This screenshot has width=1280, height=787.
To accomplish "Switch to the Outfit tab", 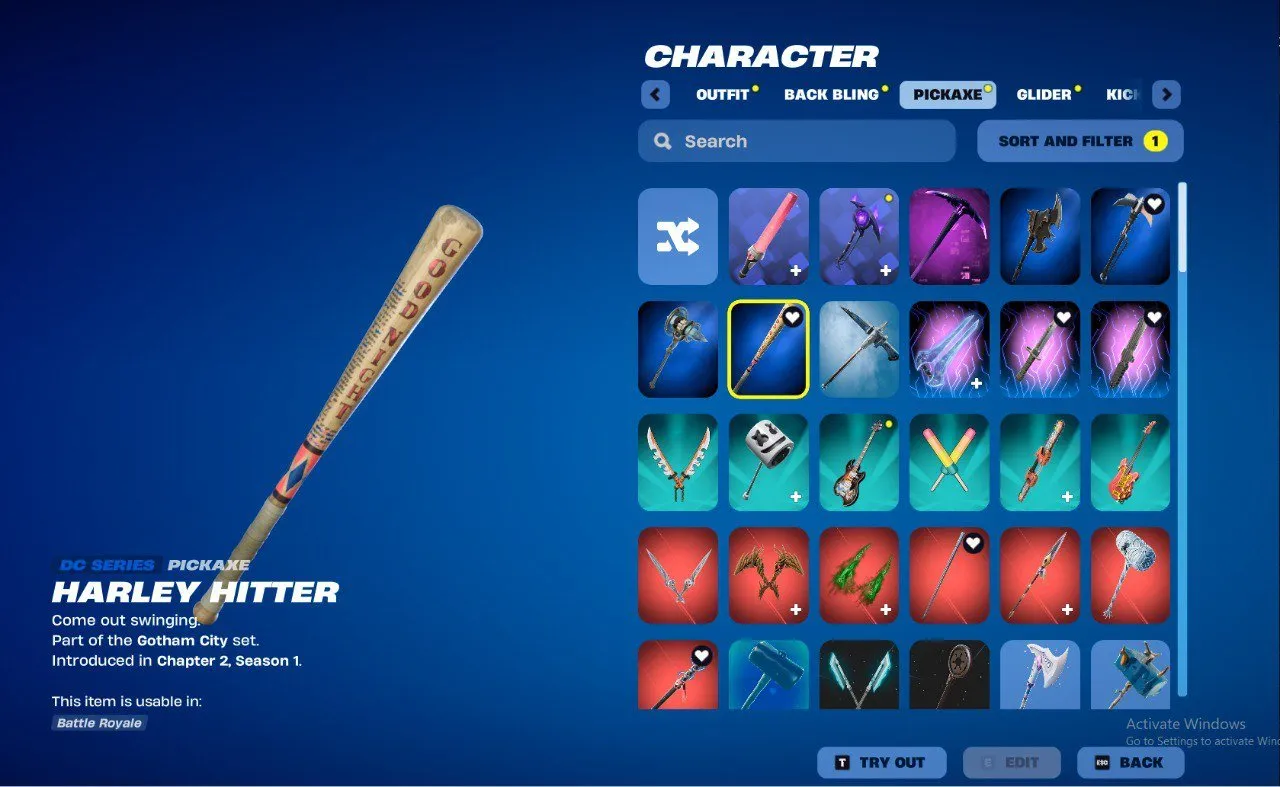I will point(722,94).
